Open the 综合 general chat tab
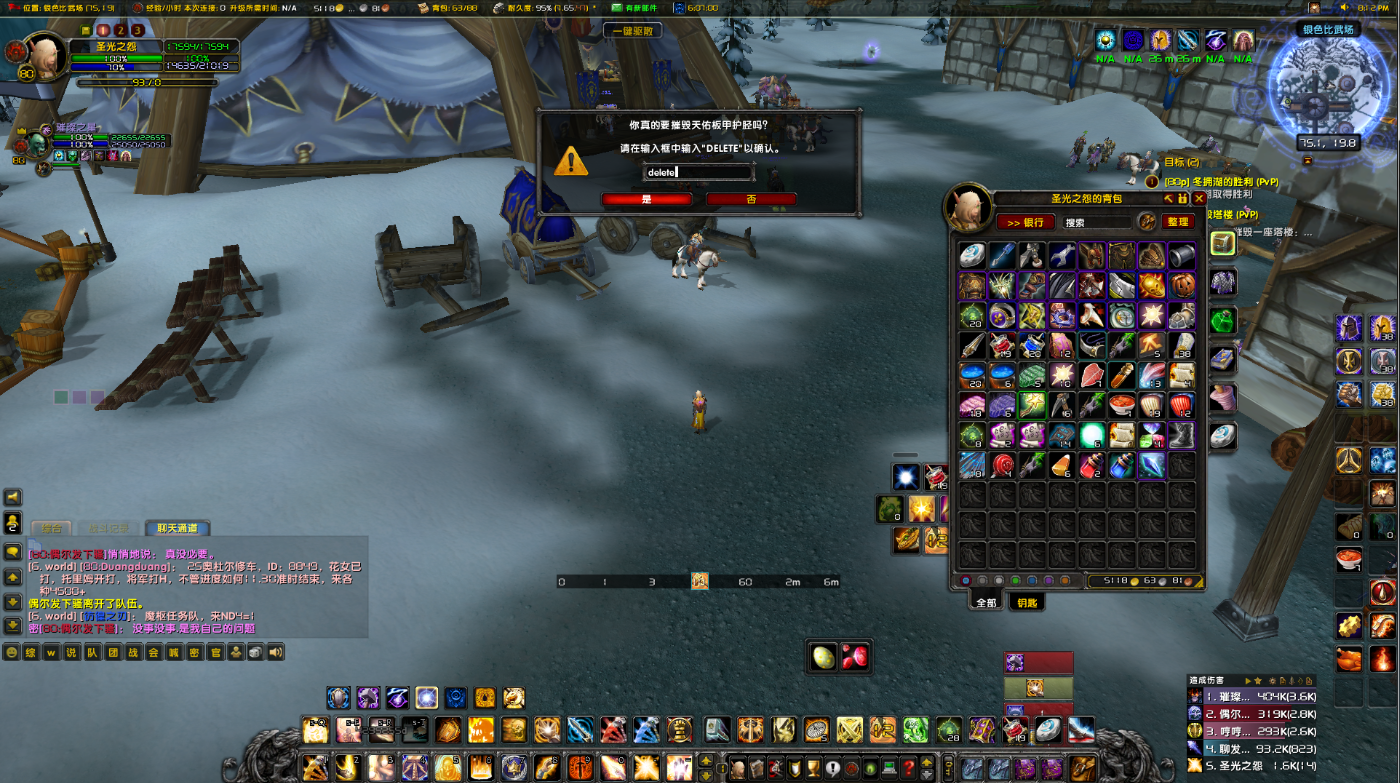1400x783 pixels. click(51, 528)
